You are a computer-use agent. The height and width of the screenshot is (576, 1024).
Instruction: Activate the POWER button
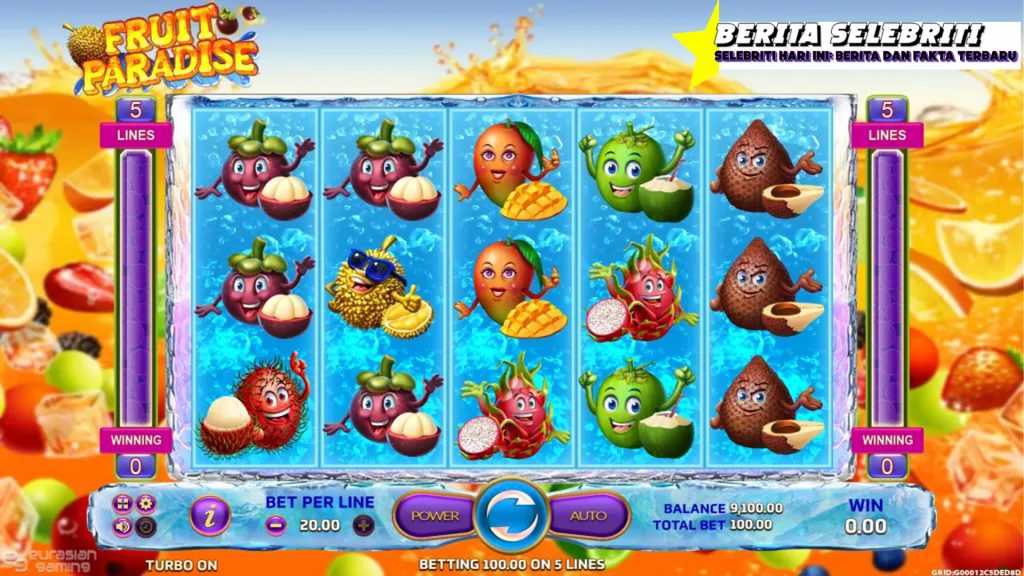coord(435,516)
